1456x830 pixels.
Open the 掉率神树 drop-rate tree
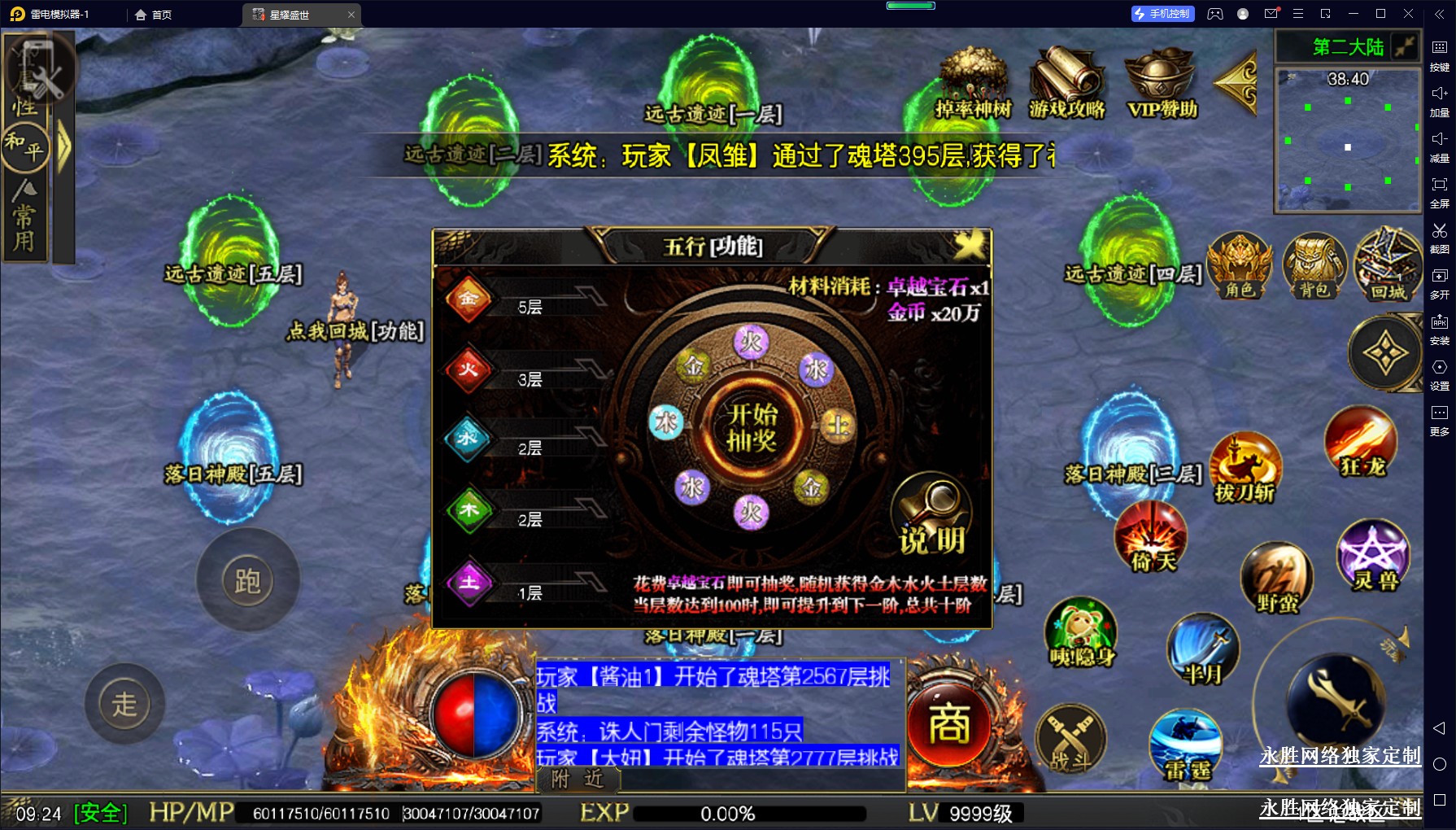974,83
